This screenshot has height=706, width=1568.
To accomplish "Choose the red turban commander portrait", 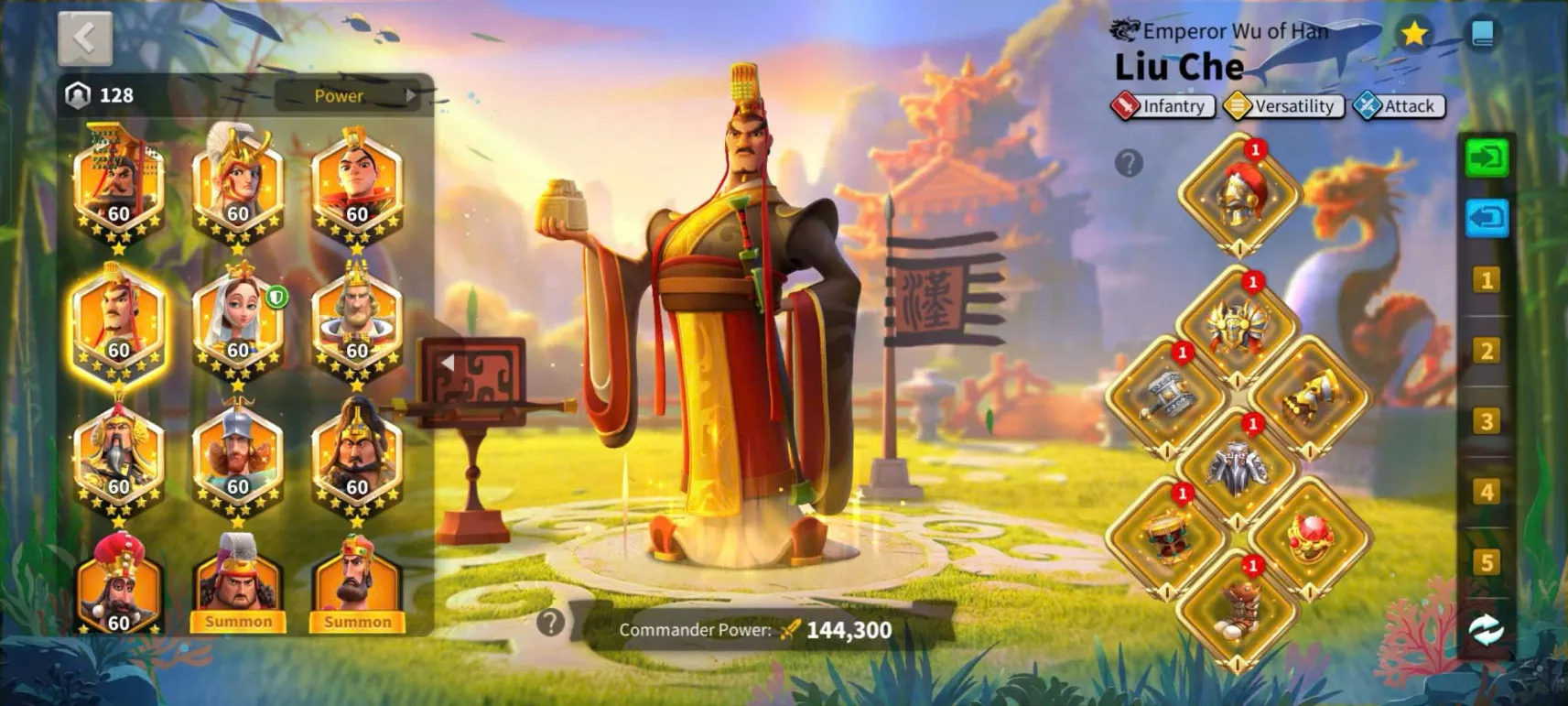I will pos(119,583).
